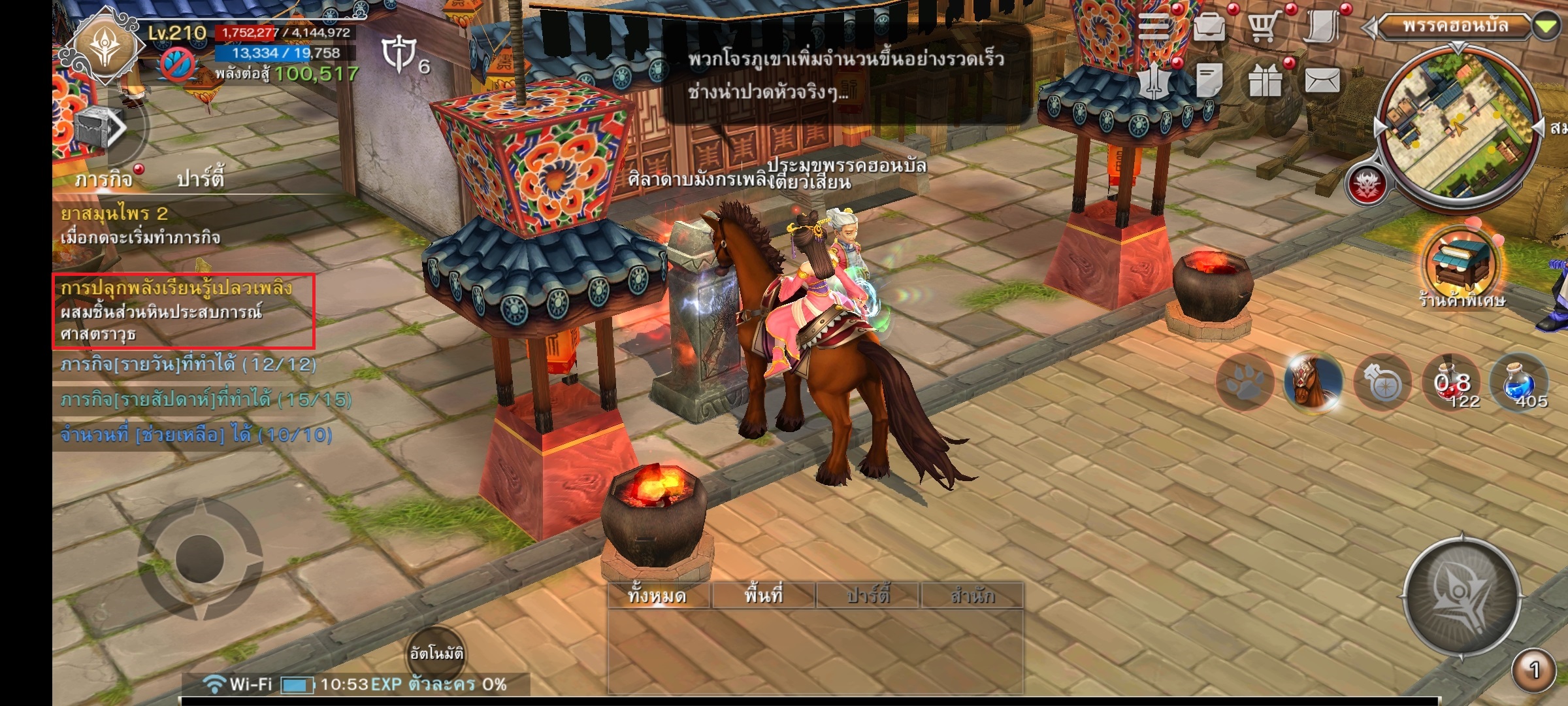Open the envelope mailbox
The width and height of the screenshot is (1568, 706).
coord(1322,81)
